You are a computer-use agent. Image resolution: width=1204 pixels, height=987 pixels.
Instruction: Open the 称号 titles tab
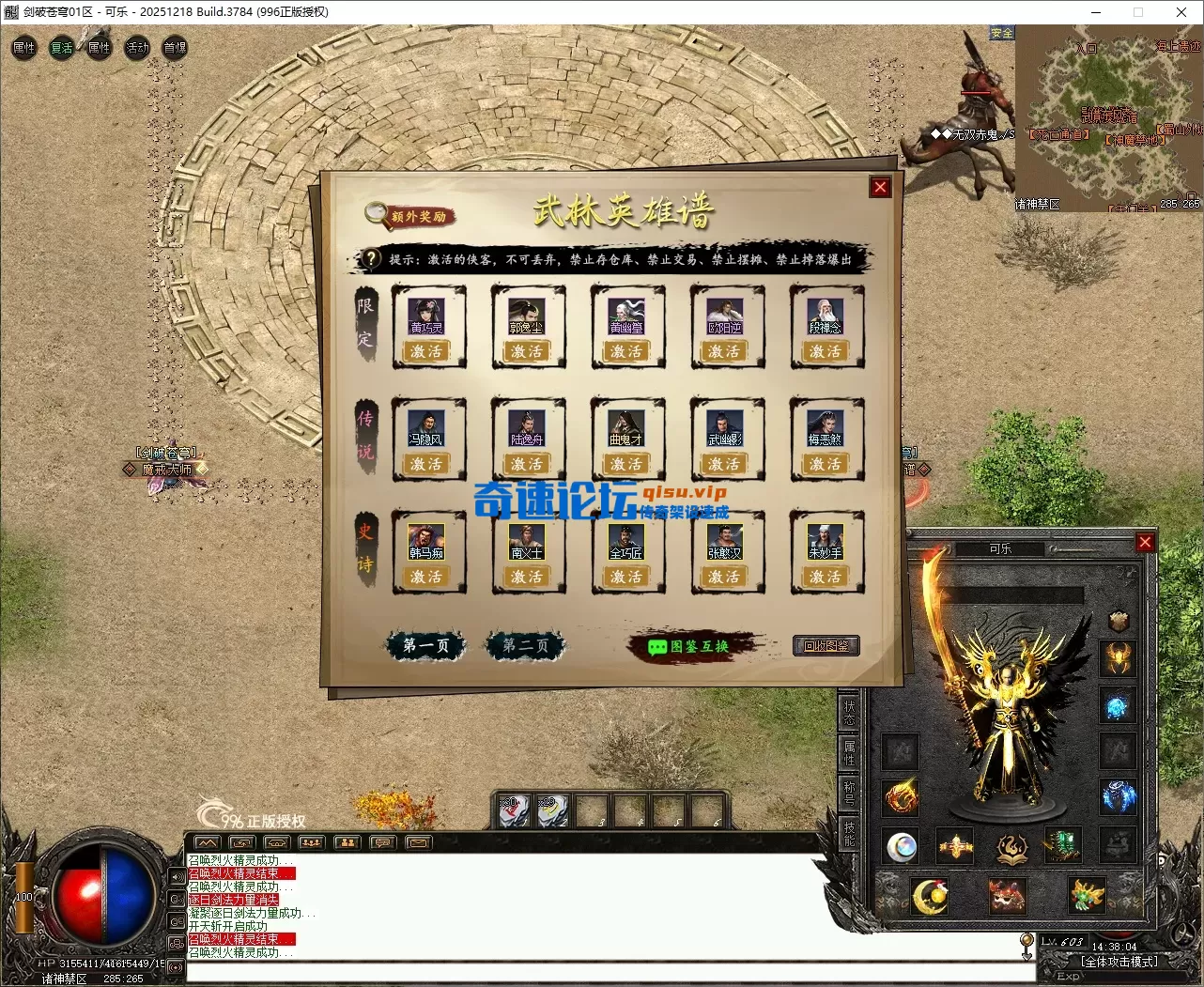pos(849,793)
